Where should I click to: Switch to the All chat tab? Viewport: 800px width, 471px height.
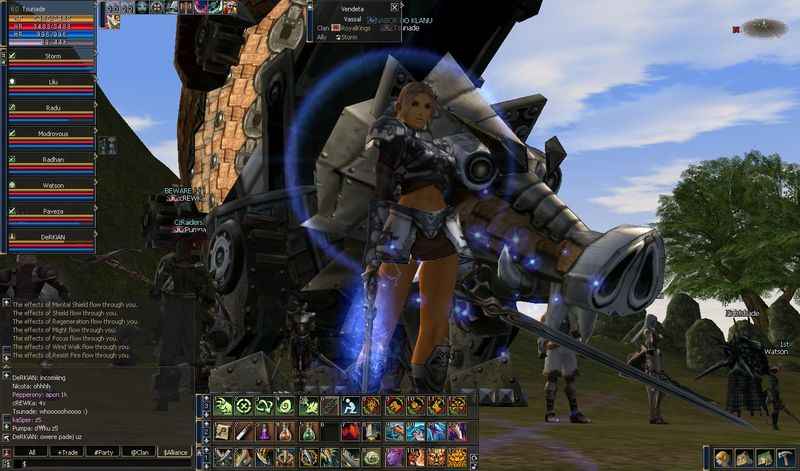[31, 452]
